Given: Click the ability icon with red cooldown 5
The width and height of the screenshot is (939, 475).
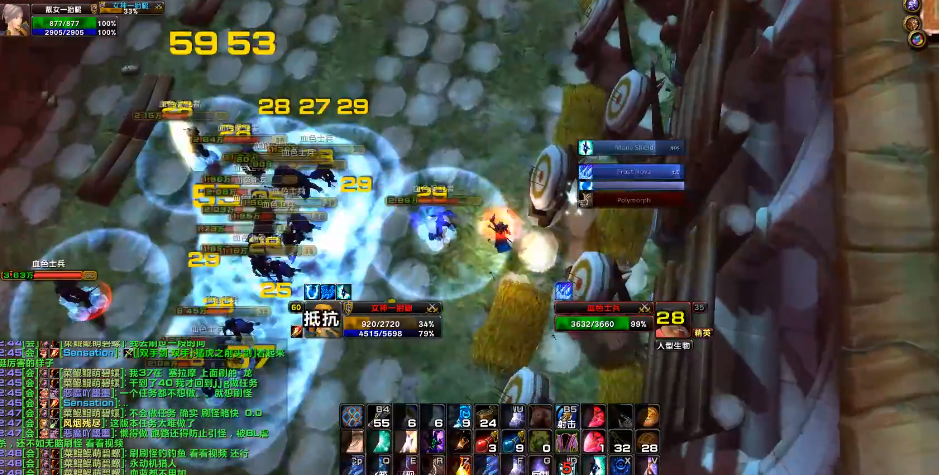Looking at the screenshot, I should coord(569,465).
